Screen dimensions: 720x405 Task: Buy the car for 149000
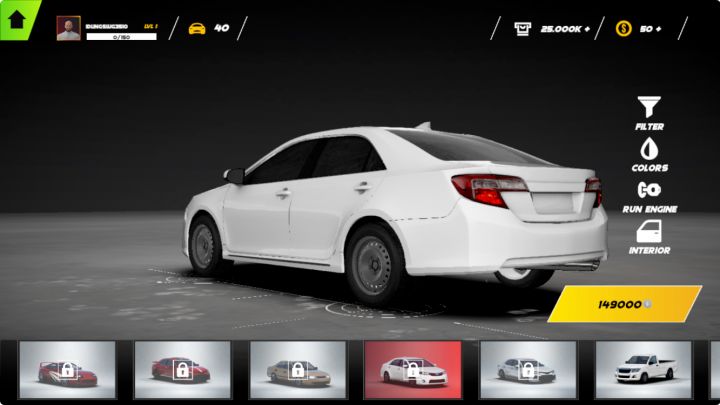[x=624, y=304]
